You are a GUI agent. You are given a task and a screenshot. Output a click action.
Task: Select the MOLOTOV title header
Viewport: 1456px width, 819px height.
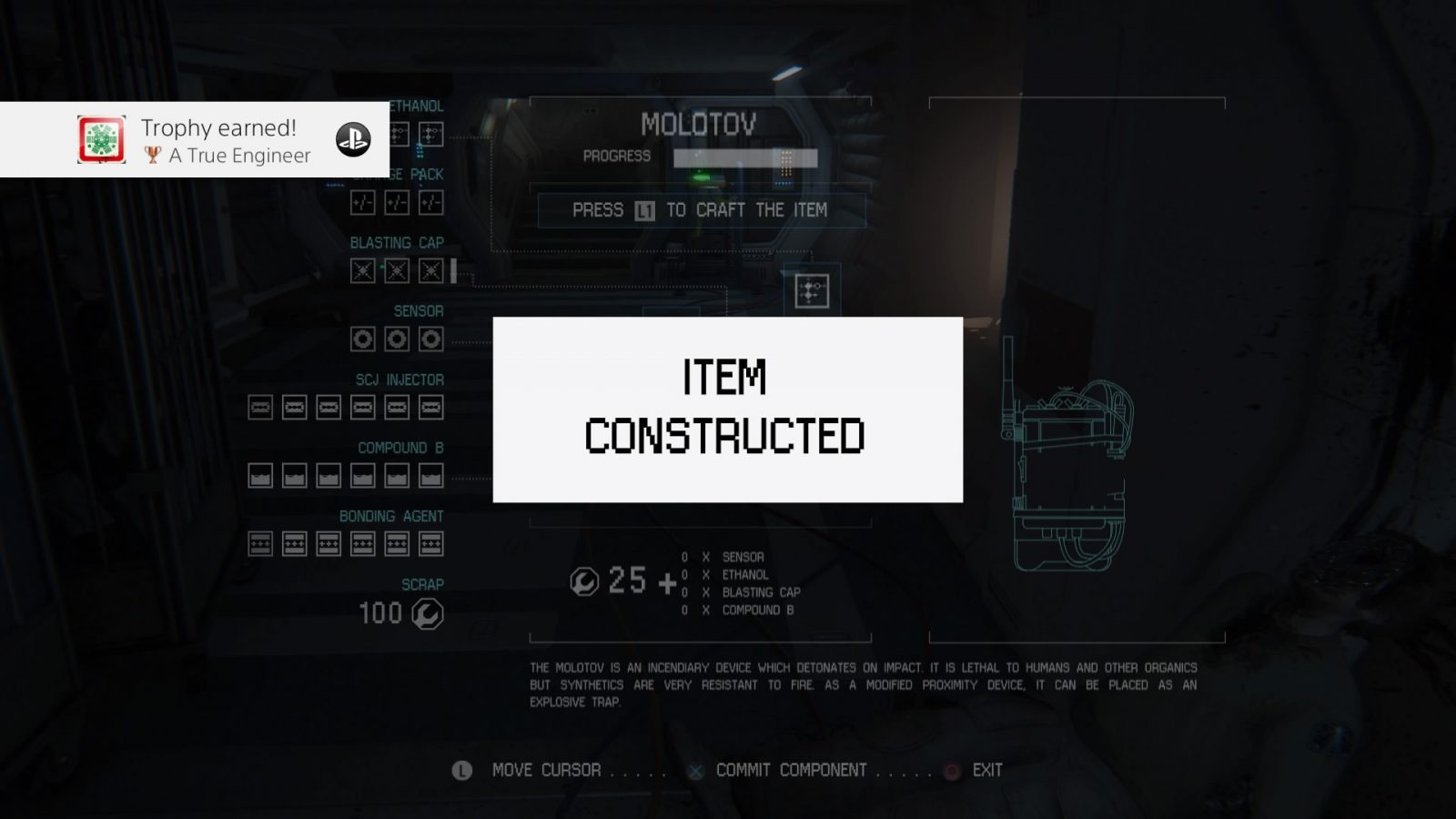(700, 125)
